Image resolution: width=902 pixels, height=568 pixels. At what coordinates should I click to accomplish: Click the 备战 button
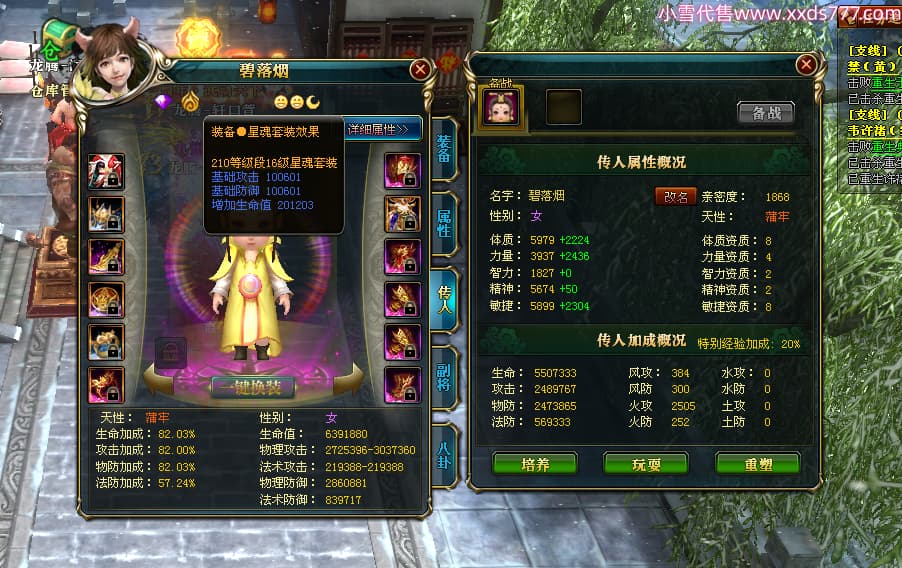(765, 113)
